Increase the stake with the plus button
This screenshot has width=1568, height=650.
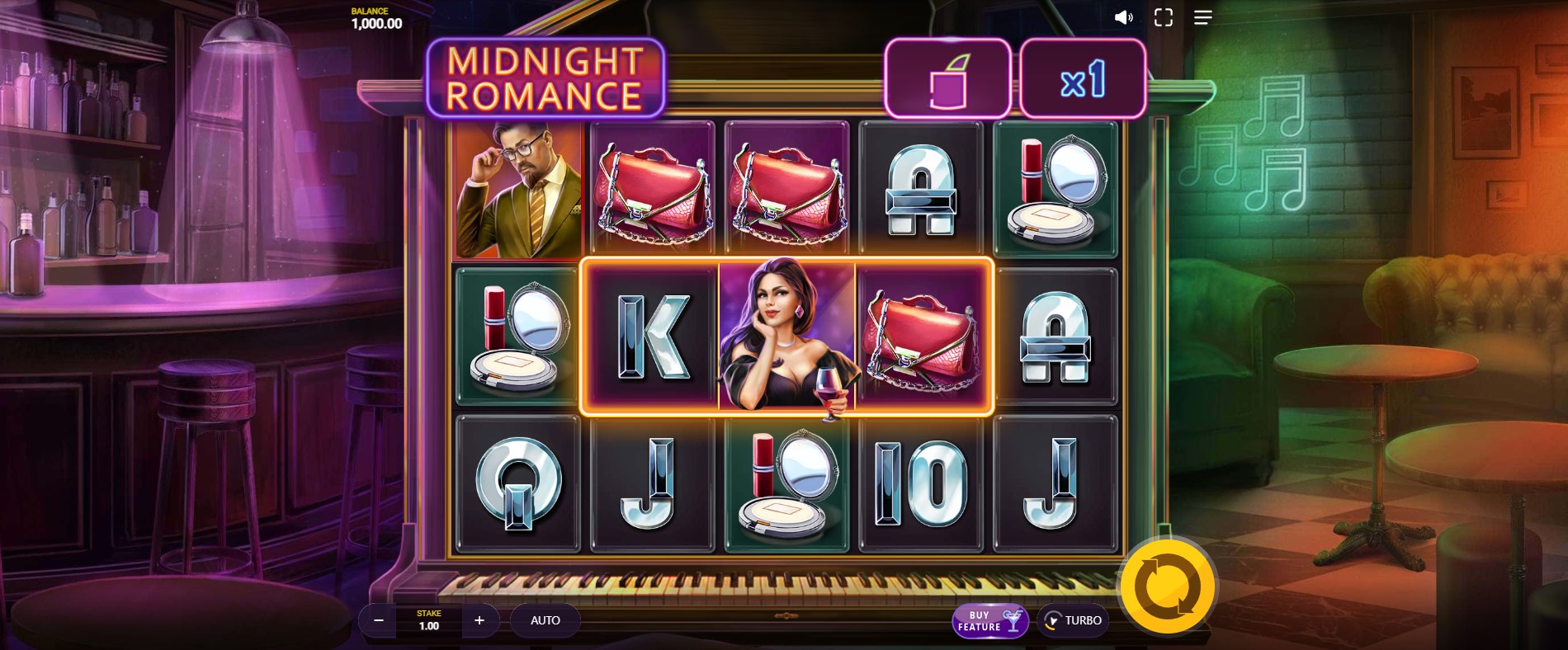coord(479,620)
